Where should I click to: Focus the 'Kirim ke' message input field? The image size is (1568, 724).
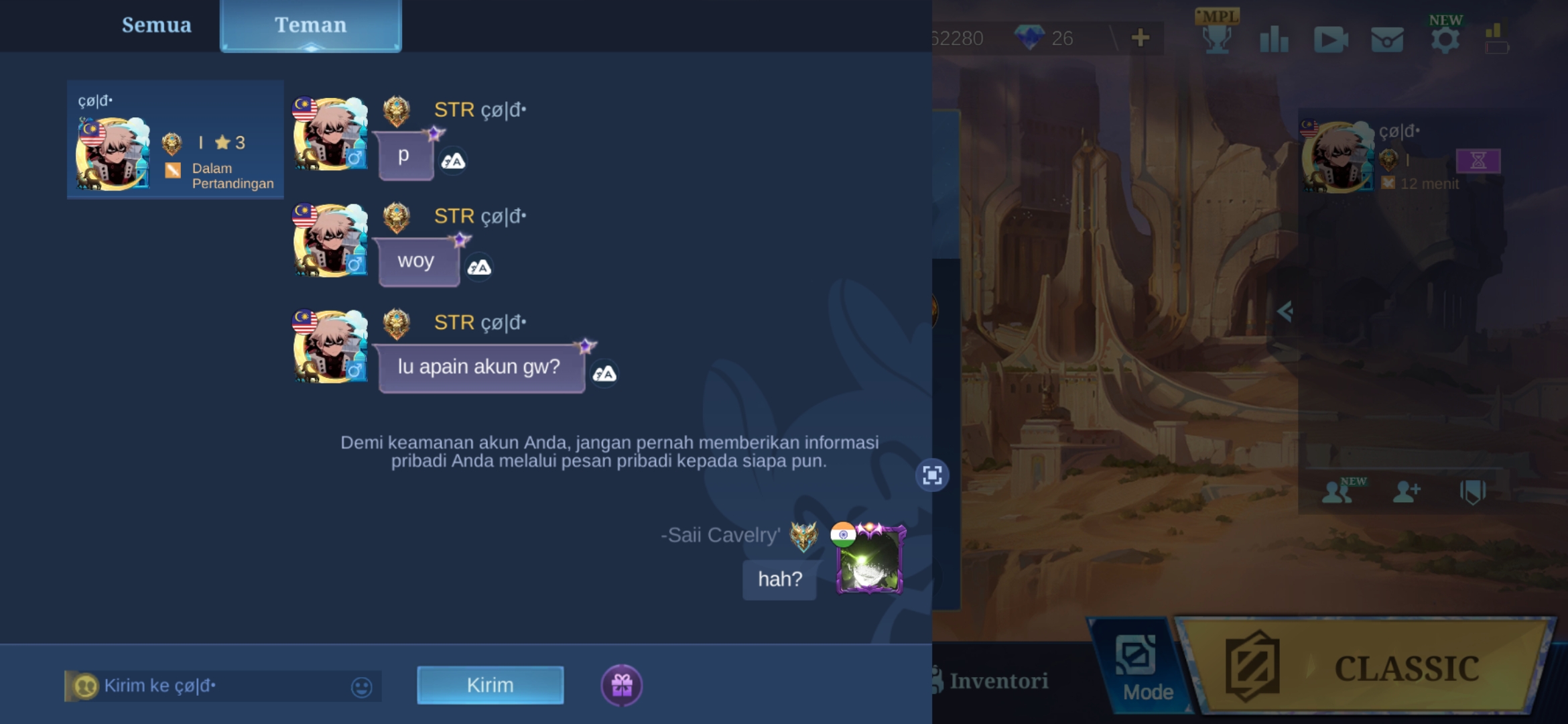coord(221,686)
